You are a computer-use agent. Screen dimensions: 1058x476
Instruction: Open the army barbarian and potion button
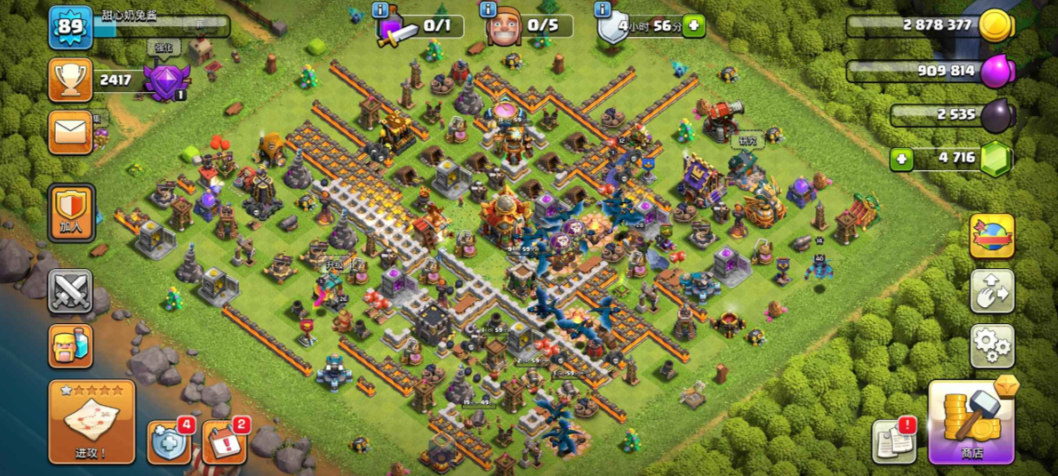click(71, 347)
